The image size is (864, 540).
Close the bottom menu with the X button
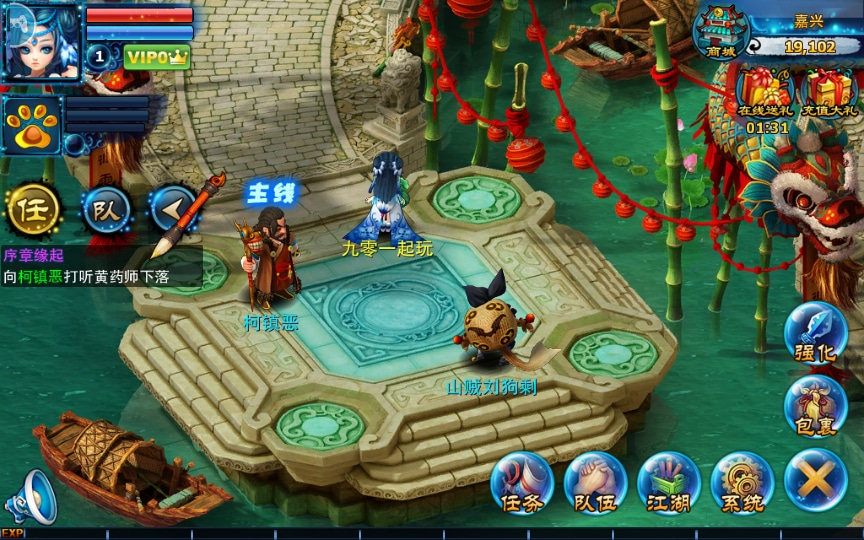pos(815,481)
